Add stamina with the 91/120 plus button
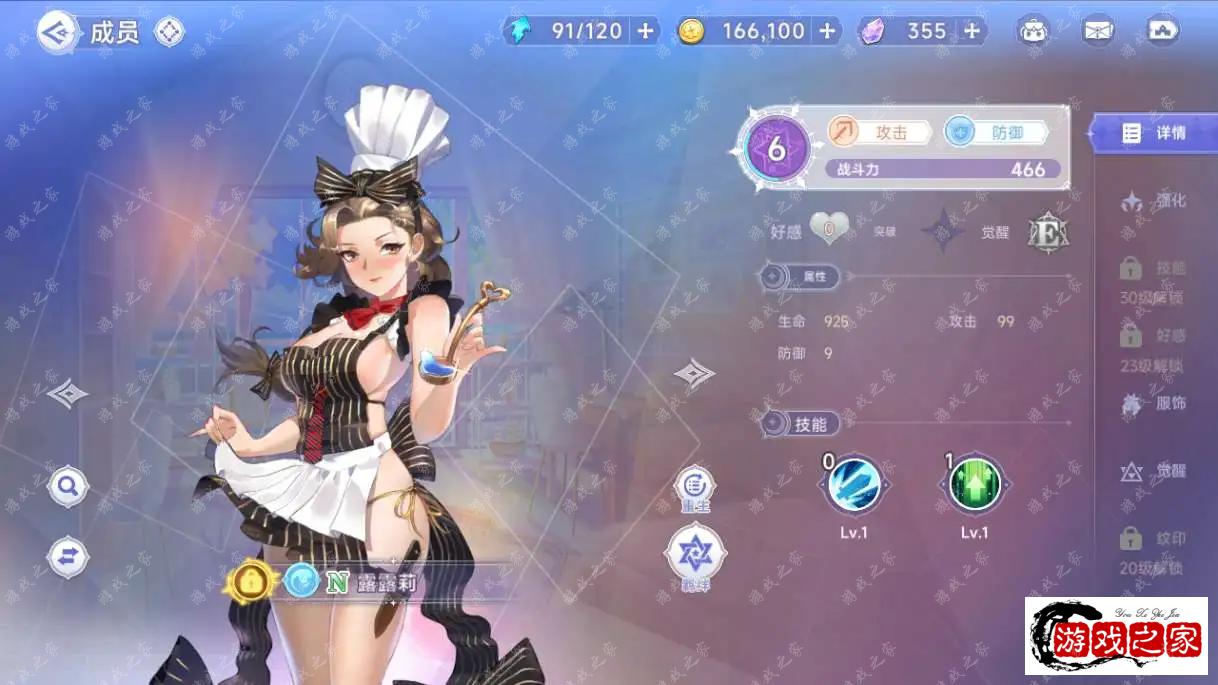1218x685 pixels. 645,31
